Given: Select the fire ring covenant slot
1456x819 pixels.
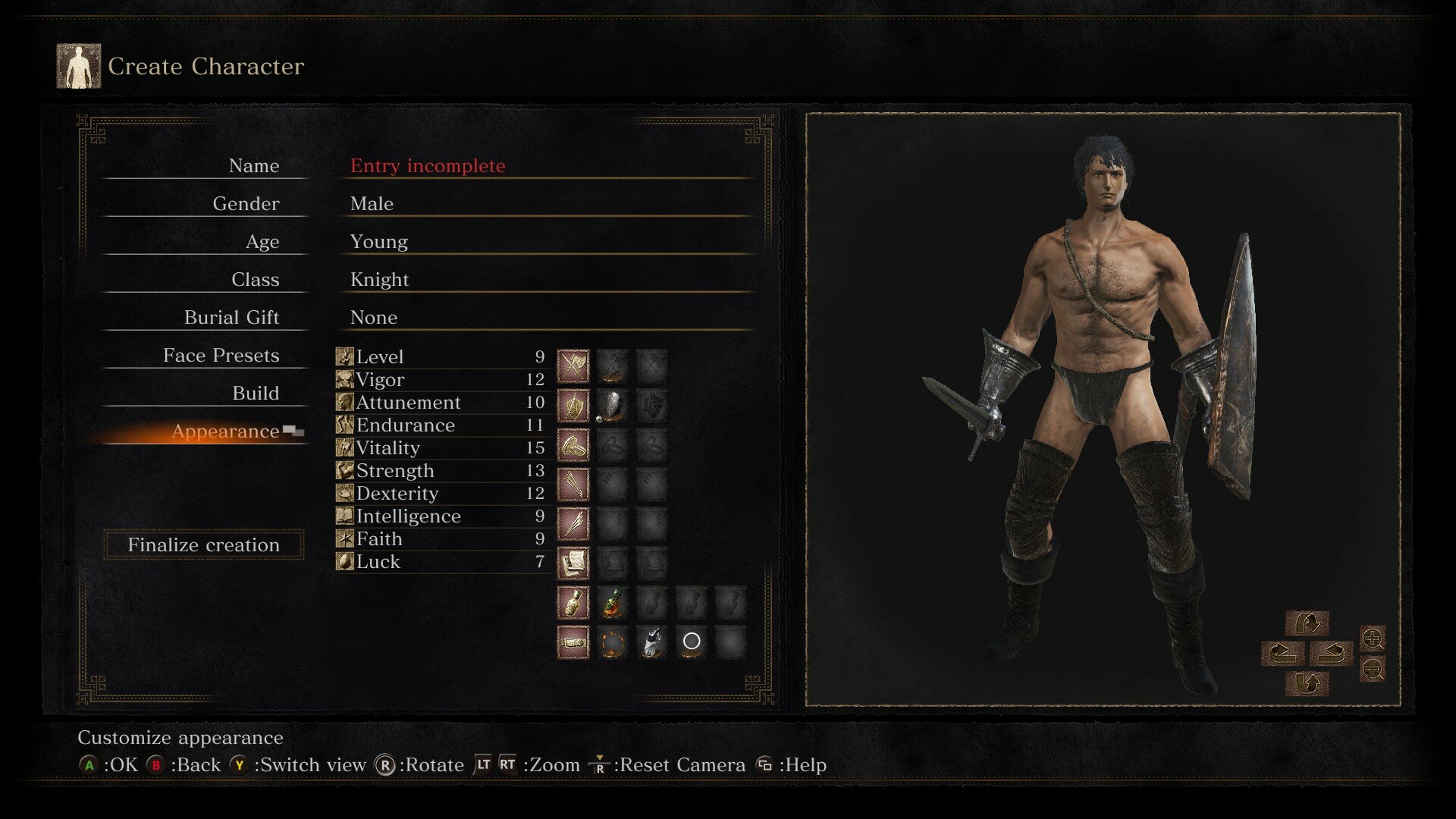Looking at the screenshot, I should pos(613,642).
